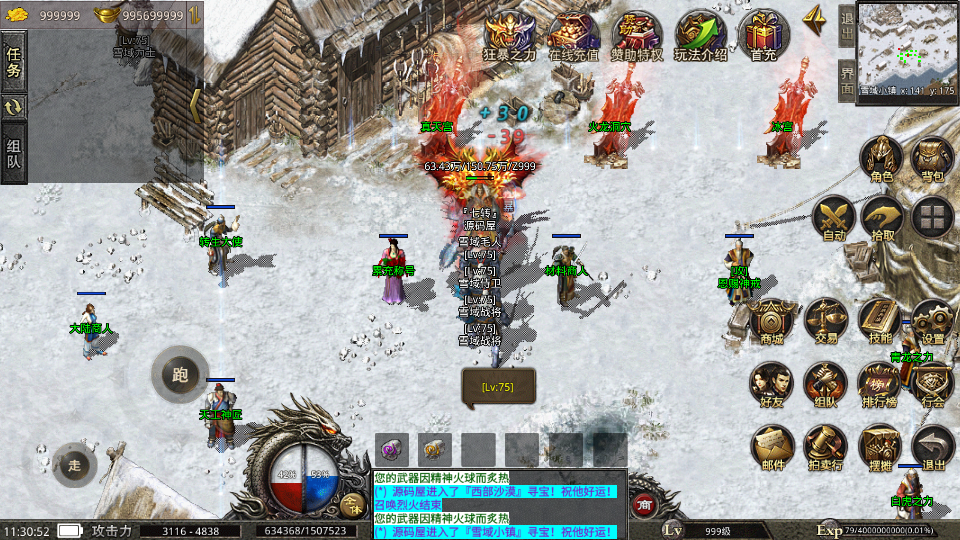Open the 拍卖行 auction house

pyautogui.click(x=826, y=446)
